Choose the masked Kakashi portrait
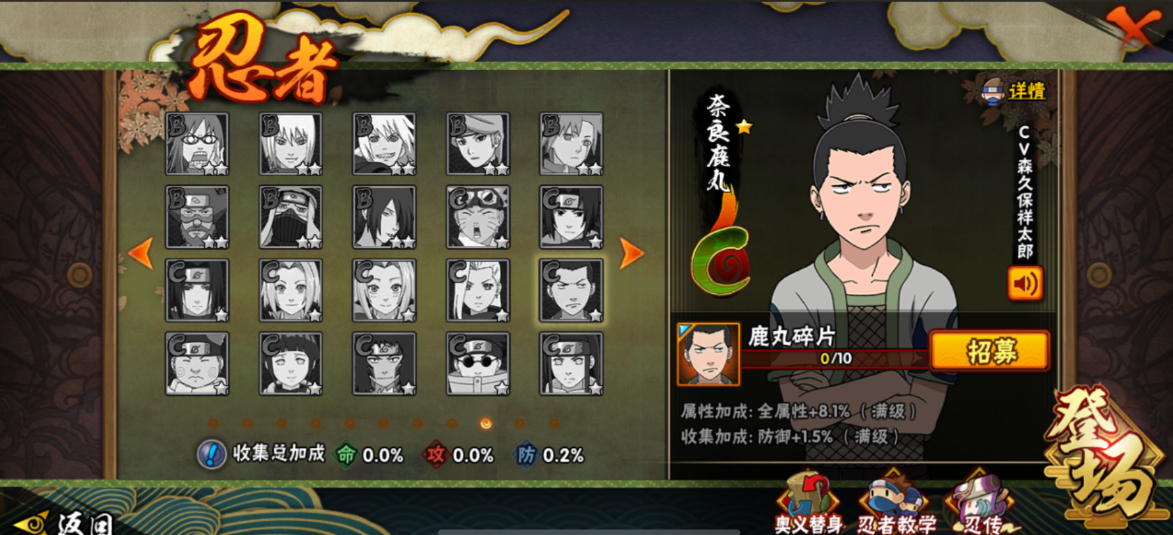The width and height of the screenshot is (1173, 535). pos(290,217)
